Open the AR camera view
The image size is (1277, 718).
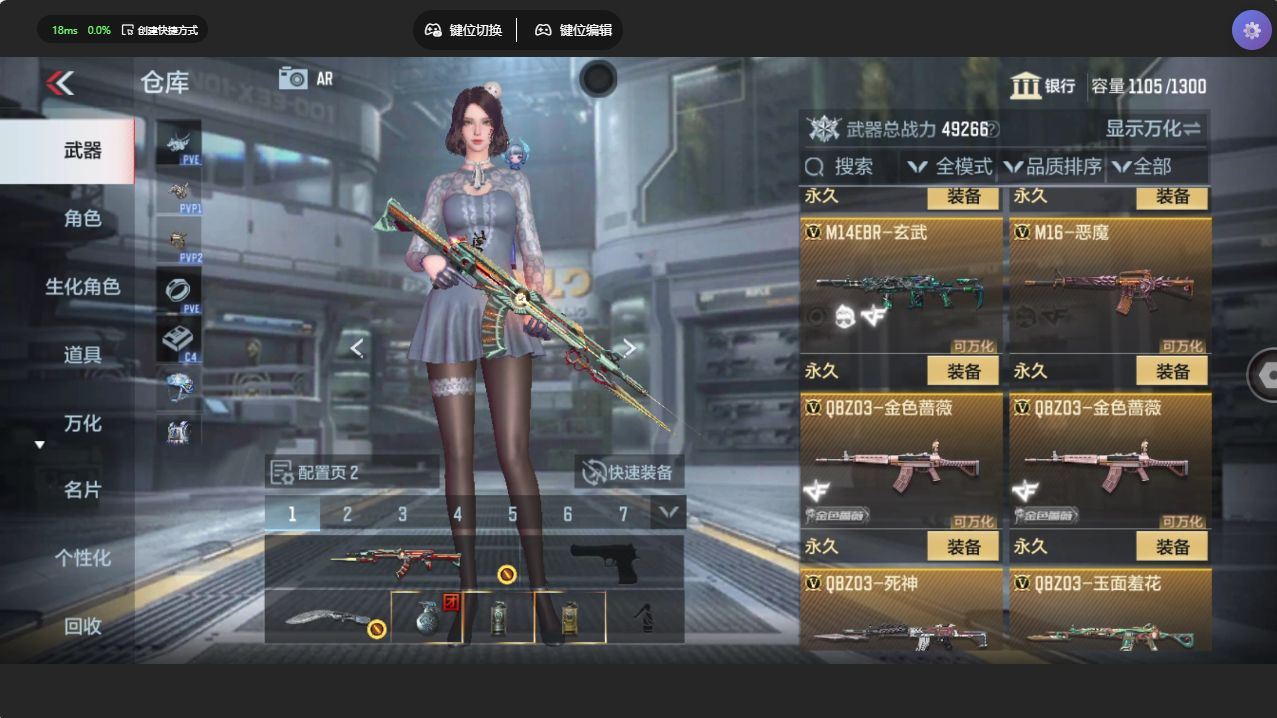[306, 79]
